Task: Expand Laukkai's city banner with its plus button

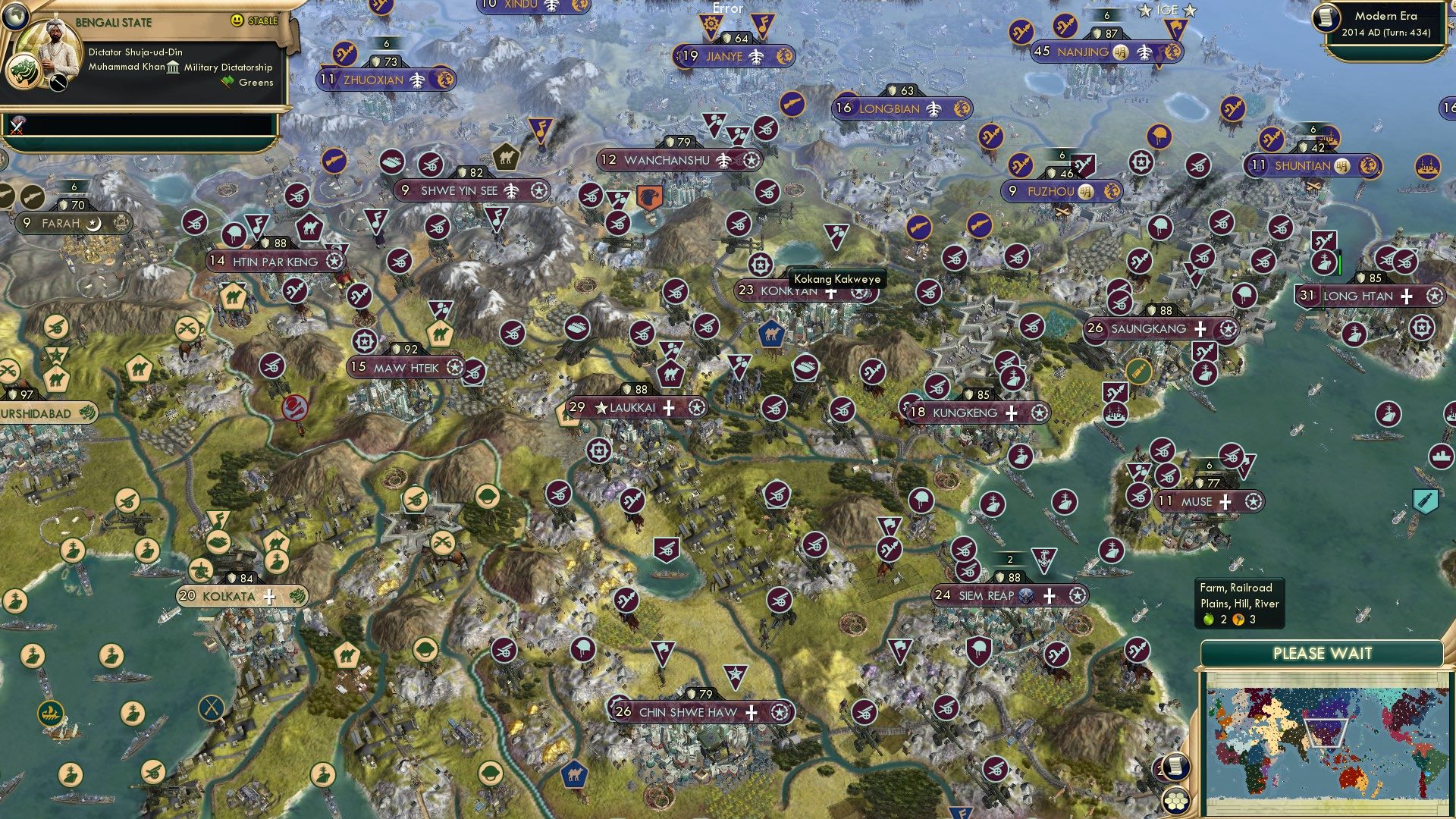Action: (670, 408)
